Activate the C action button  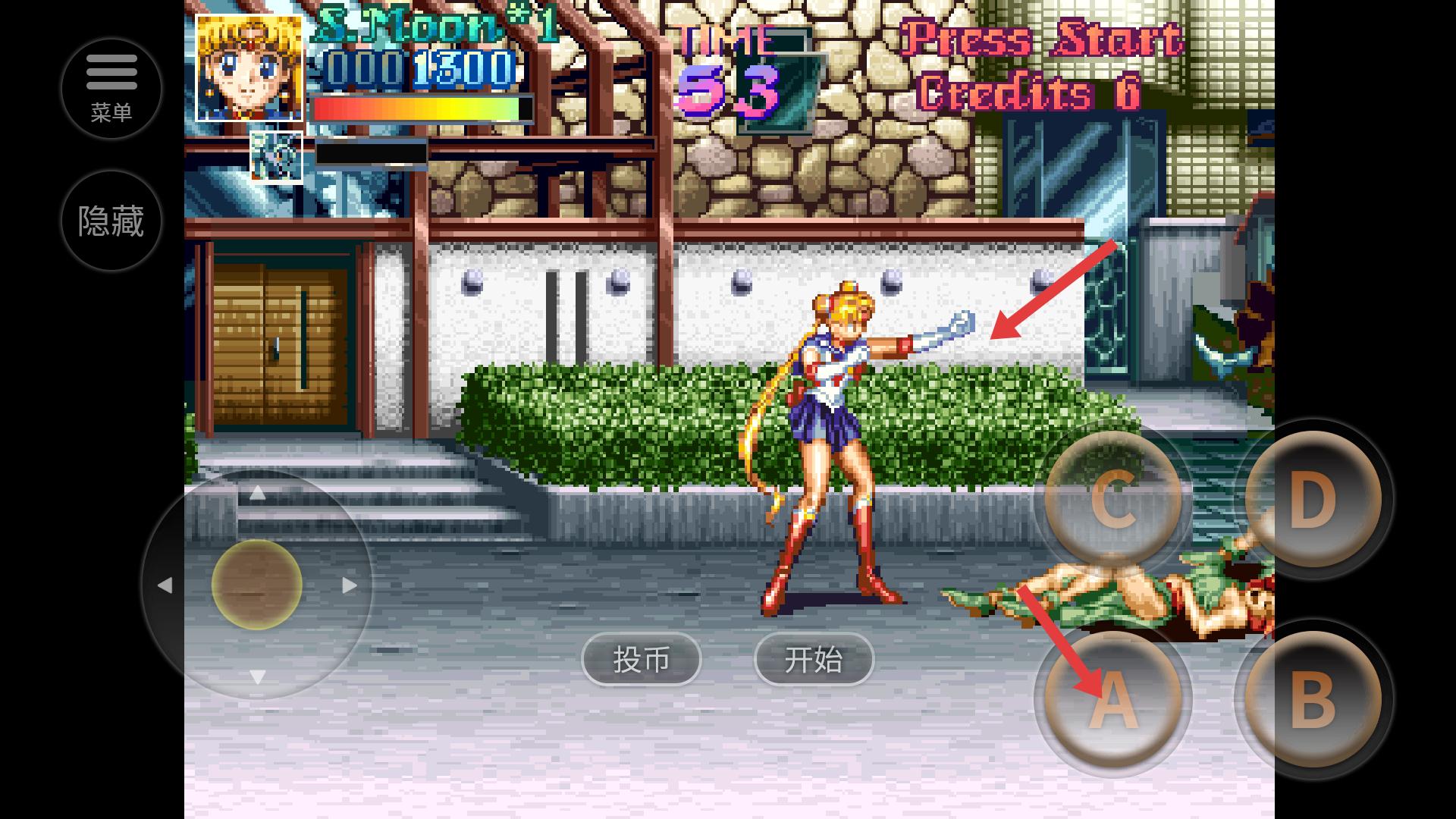[x=1112, y=498]
